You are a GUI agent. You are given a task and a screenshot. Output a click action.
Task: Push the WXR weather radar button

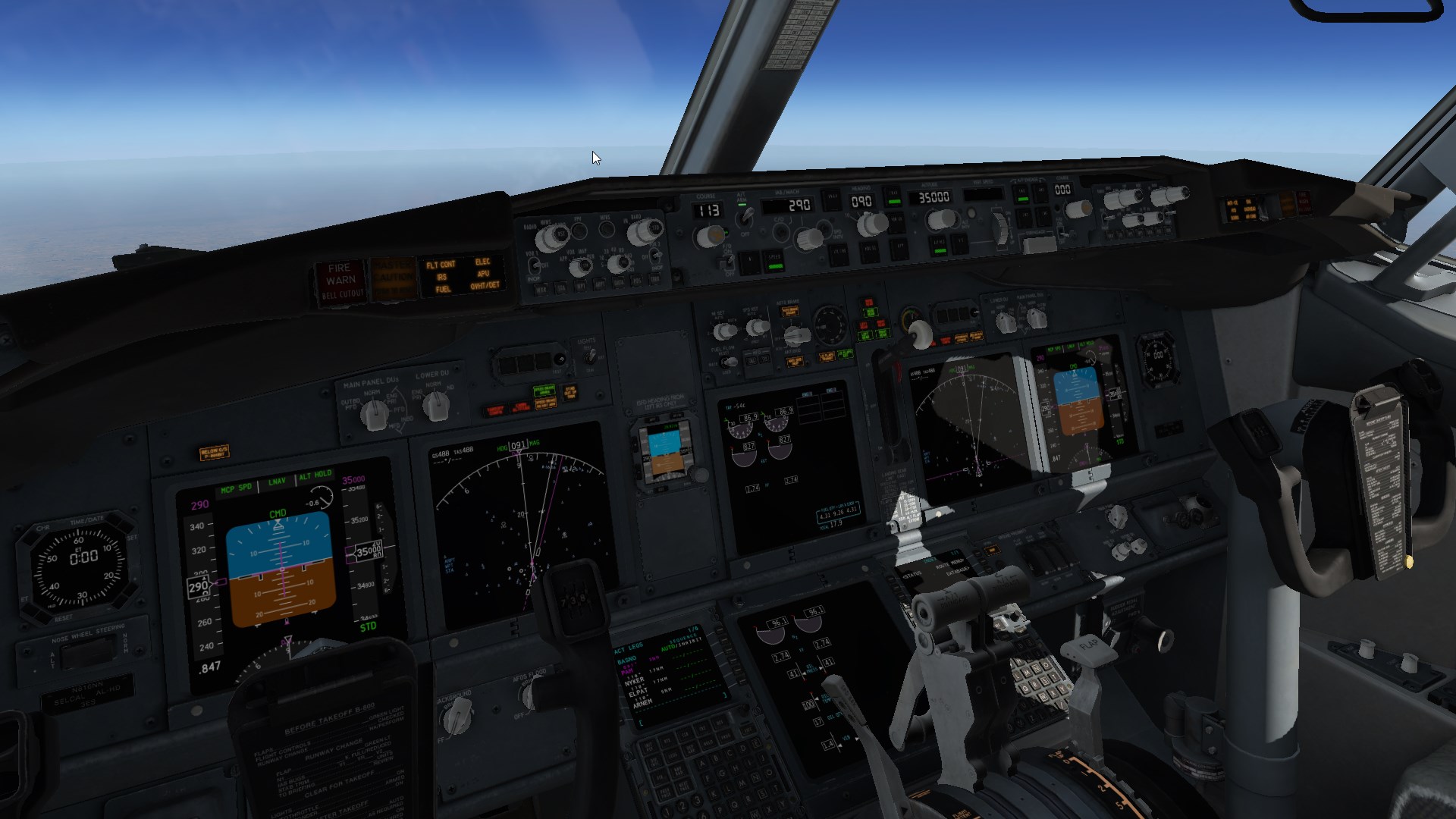[541, 289]
